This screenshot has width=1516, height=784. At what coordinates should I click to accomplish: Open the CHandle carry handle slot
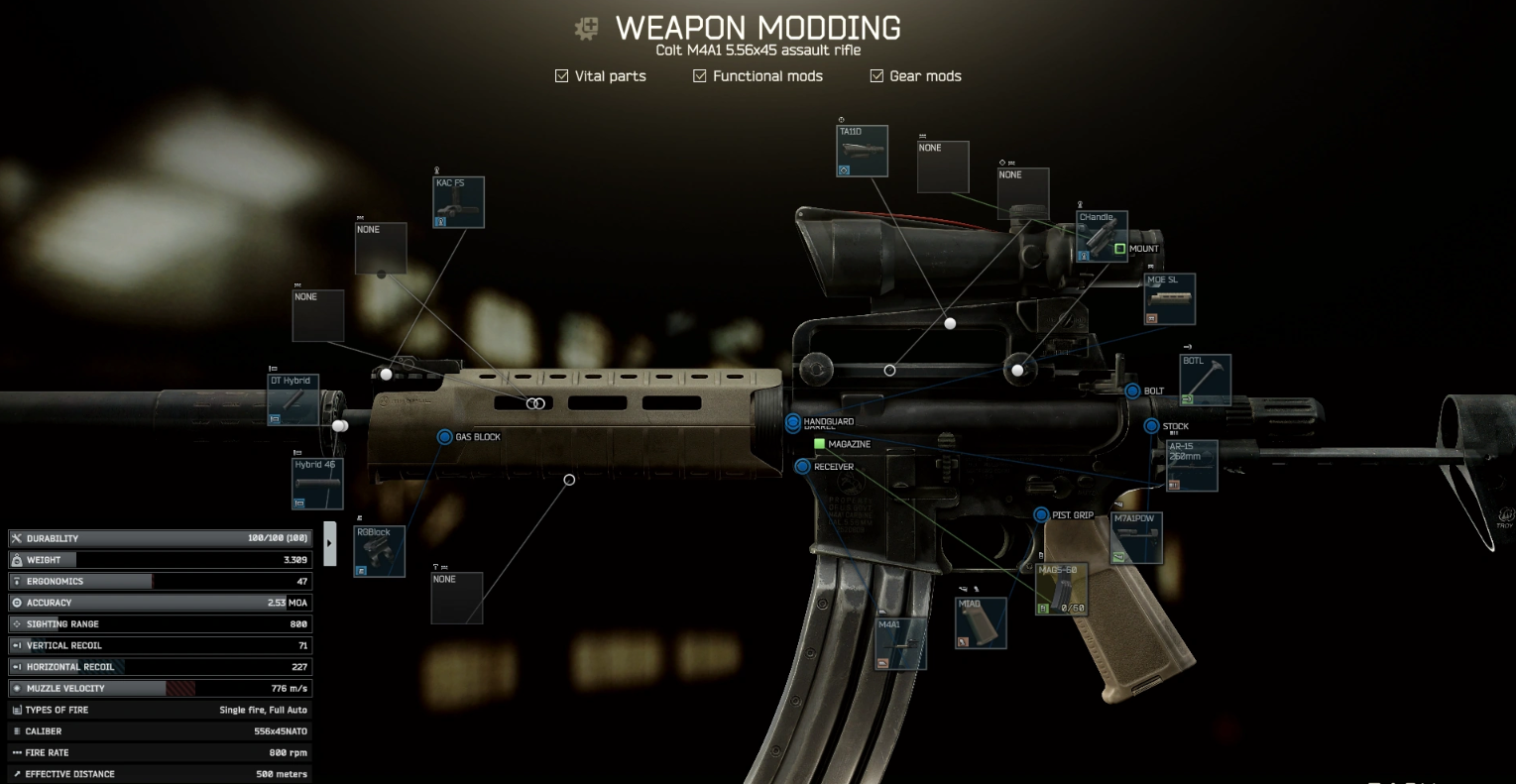pyautogui.click(x=1102, y=236)
